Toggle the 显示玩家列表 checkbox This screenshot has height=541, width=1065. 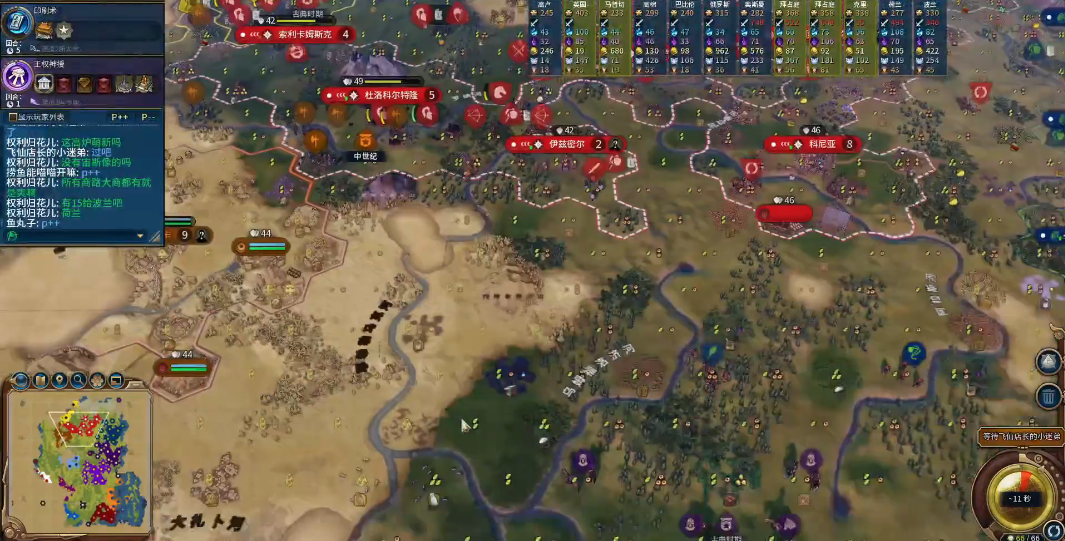point(12,117)
